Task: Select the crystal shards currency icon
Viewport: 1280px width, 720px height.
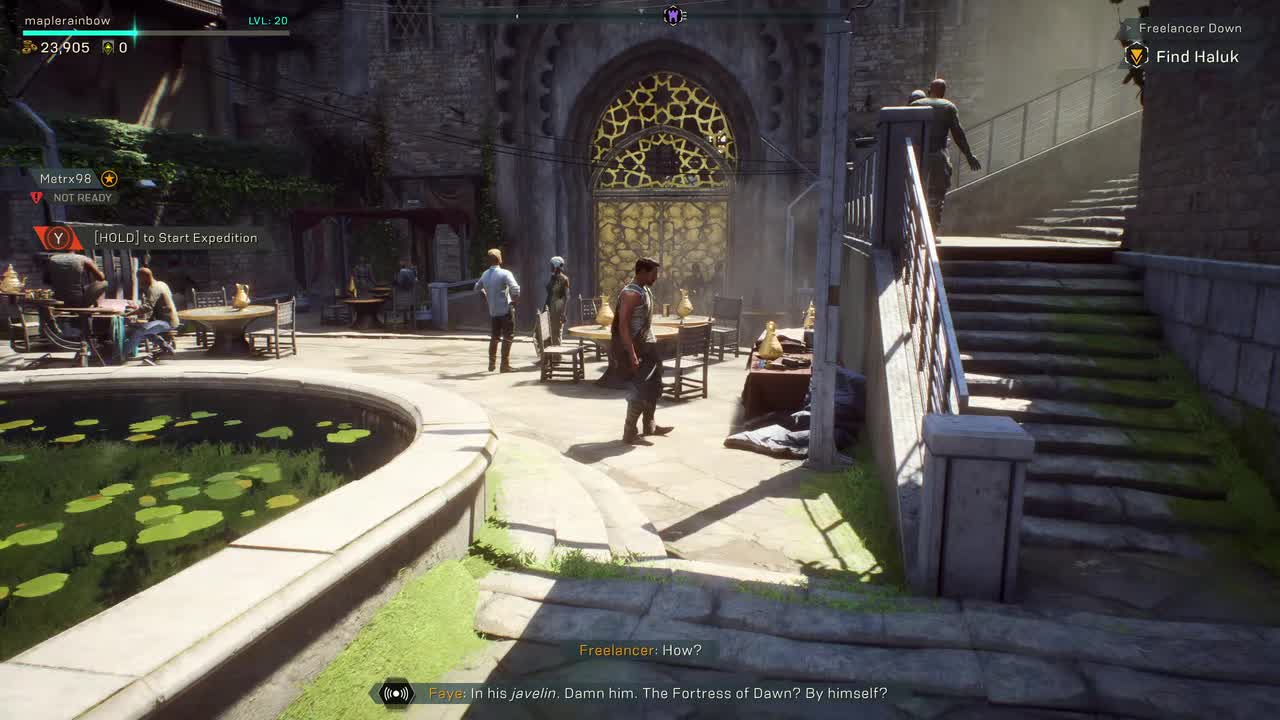Action: coord(108,47)
